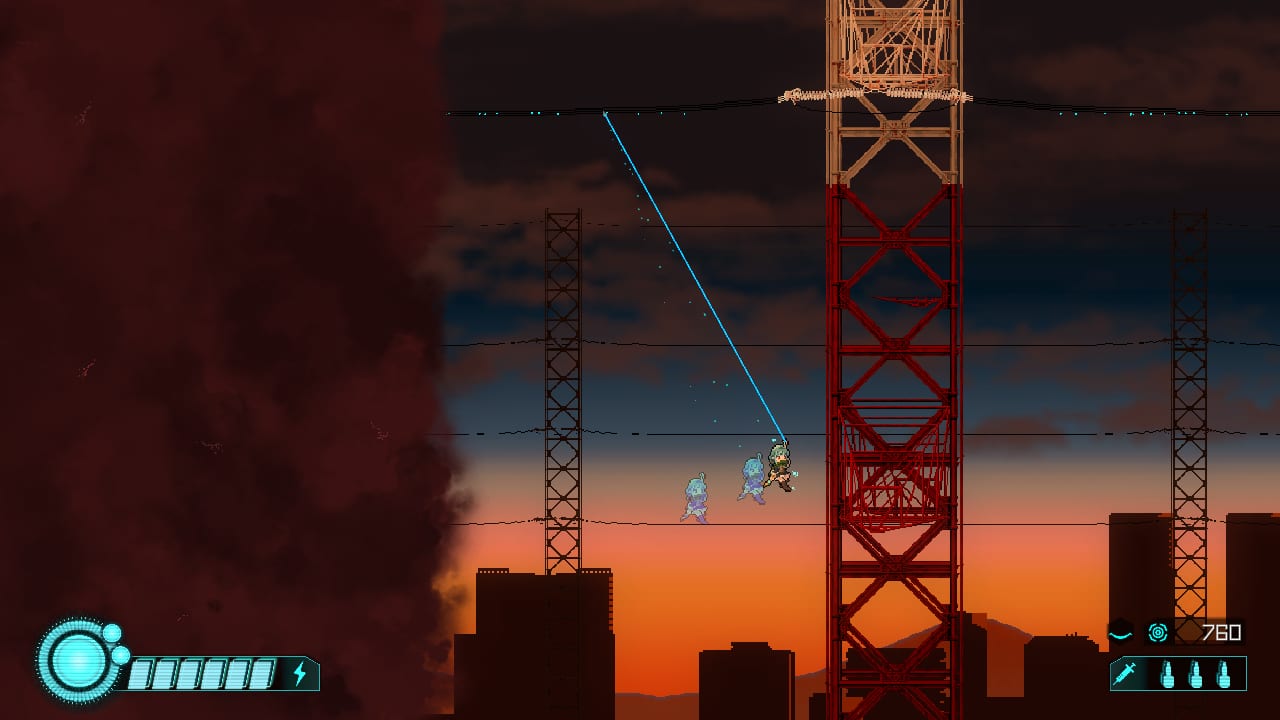Select the rightmost grenade icon

(x=1224, y=676)
